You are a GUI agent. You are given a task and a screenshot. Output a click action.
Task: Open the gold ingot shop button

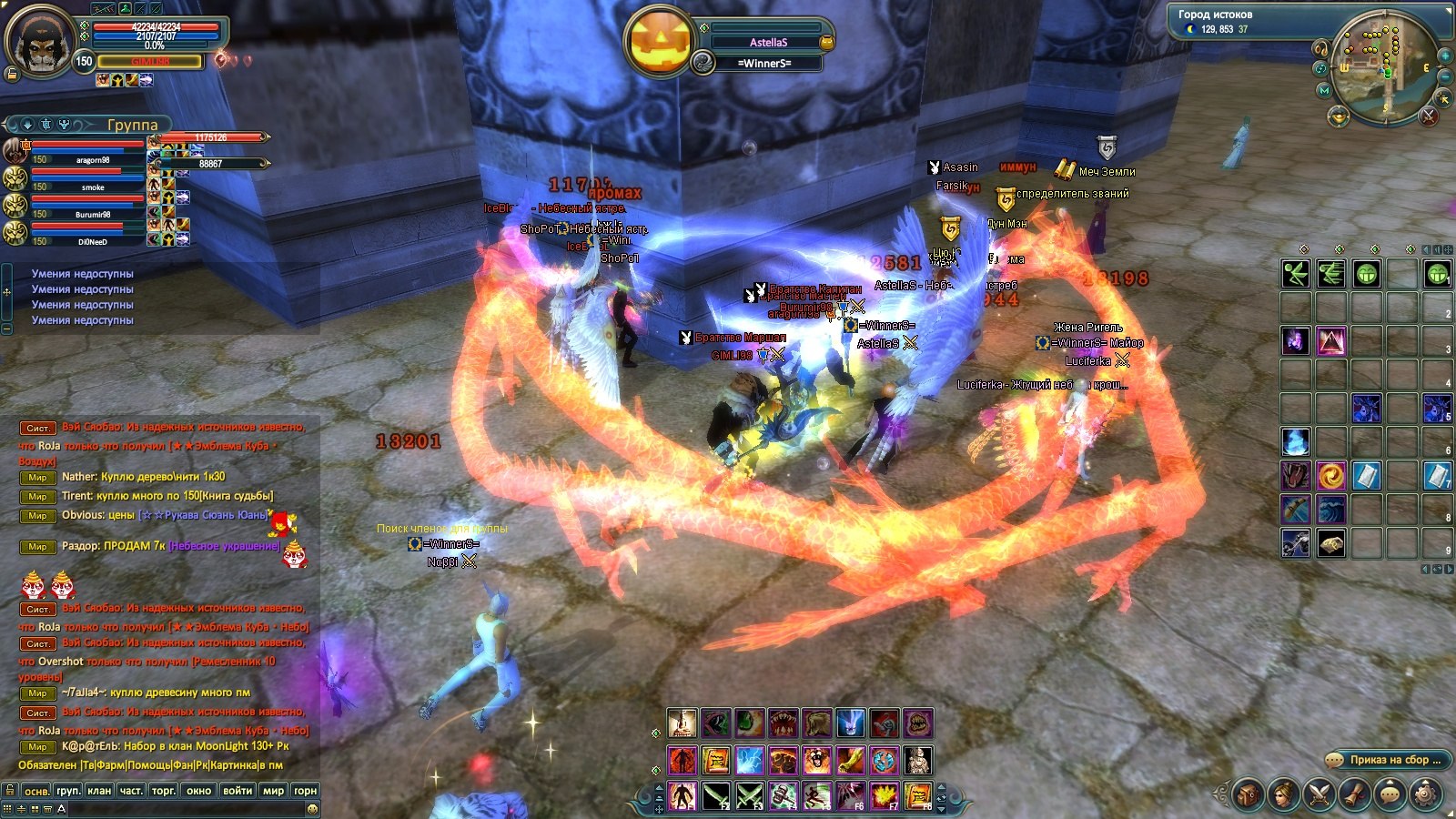pyautogui.click(x=1338, y=116)
